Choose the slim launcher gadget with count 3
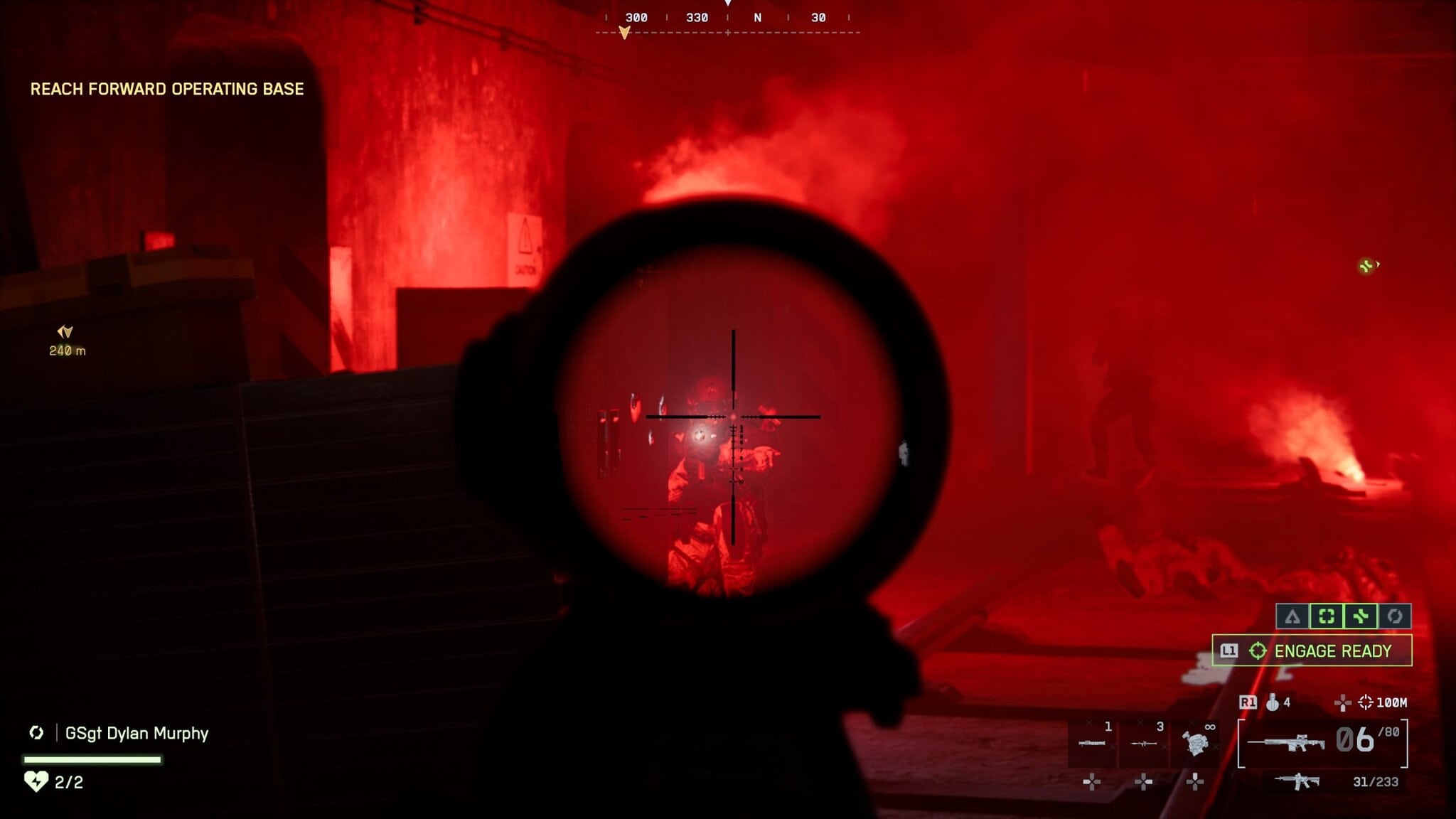The image size is (1456, 819). pyautogui.click(x=1143, y=744)
